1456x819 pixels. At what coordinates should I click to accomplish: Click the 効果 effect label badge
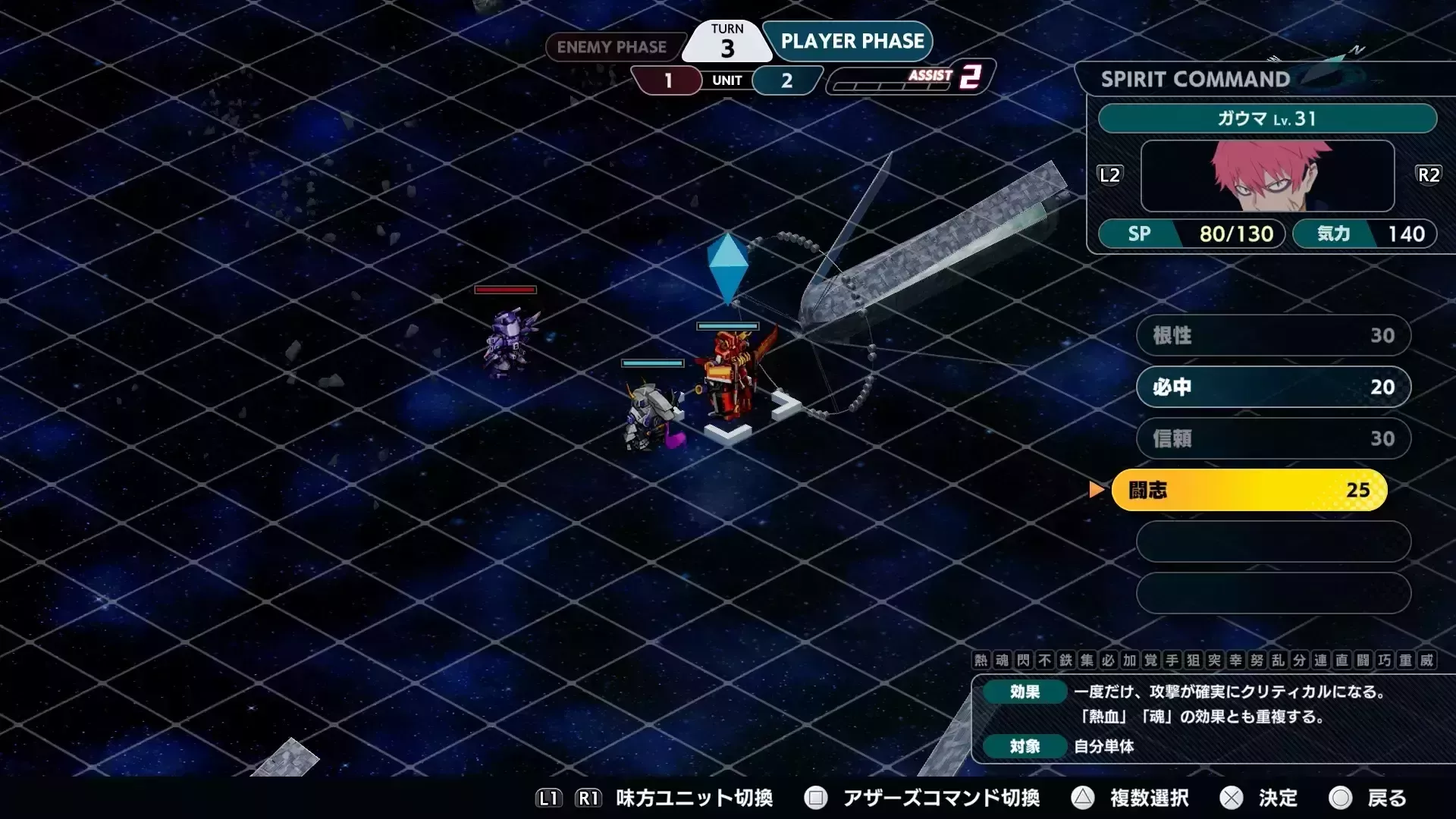(1024, 692)
